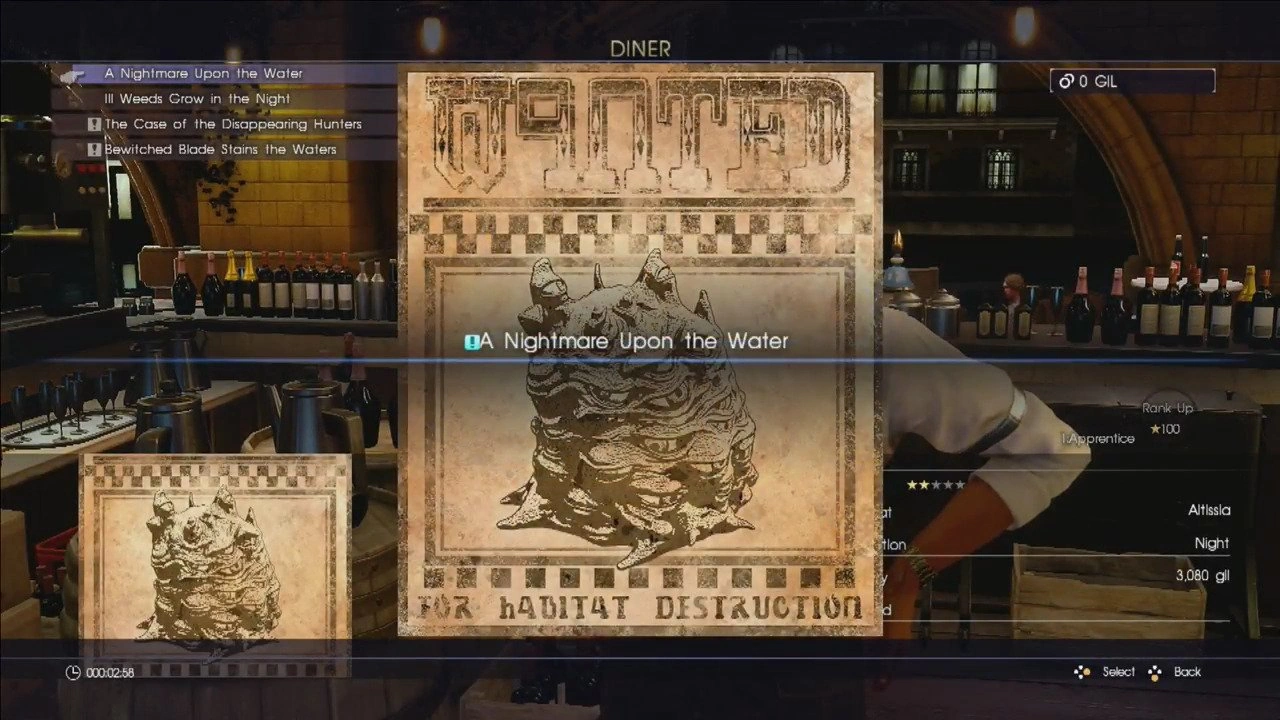Screen dimensions: 1280x720
Task: Click the exclamation icon beside Disappearing Hunters hunt
Action: [x=93, y=123]
